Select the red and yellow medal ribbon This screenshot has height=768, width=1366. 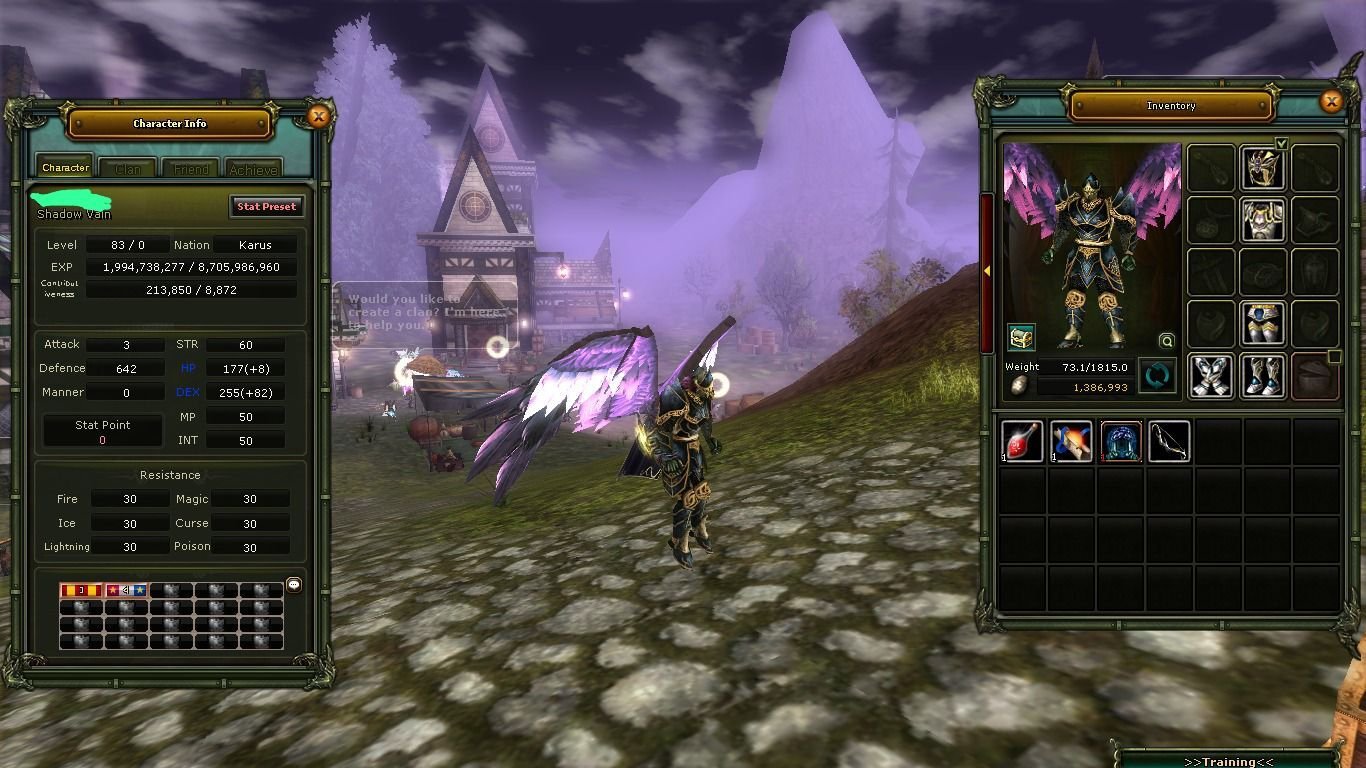(x=80, y=590)
